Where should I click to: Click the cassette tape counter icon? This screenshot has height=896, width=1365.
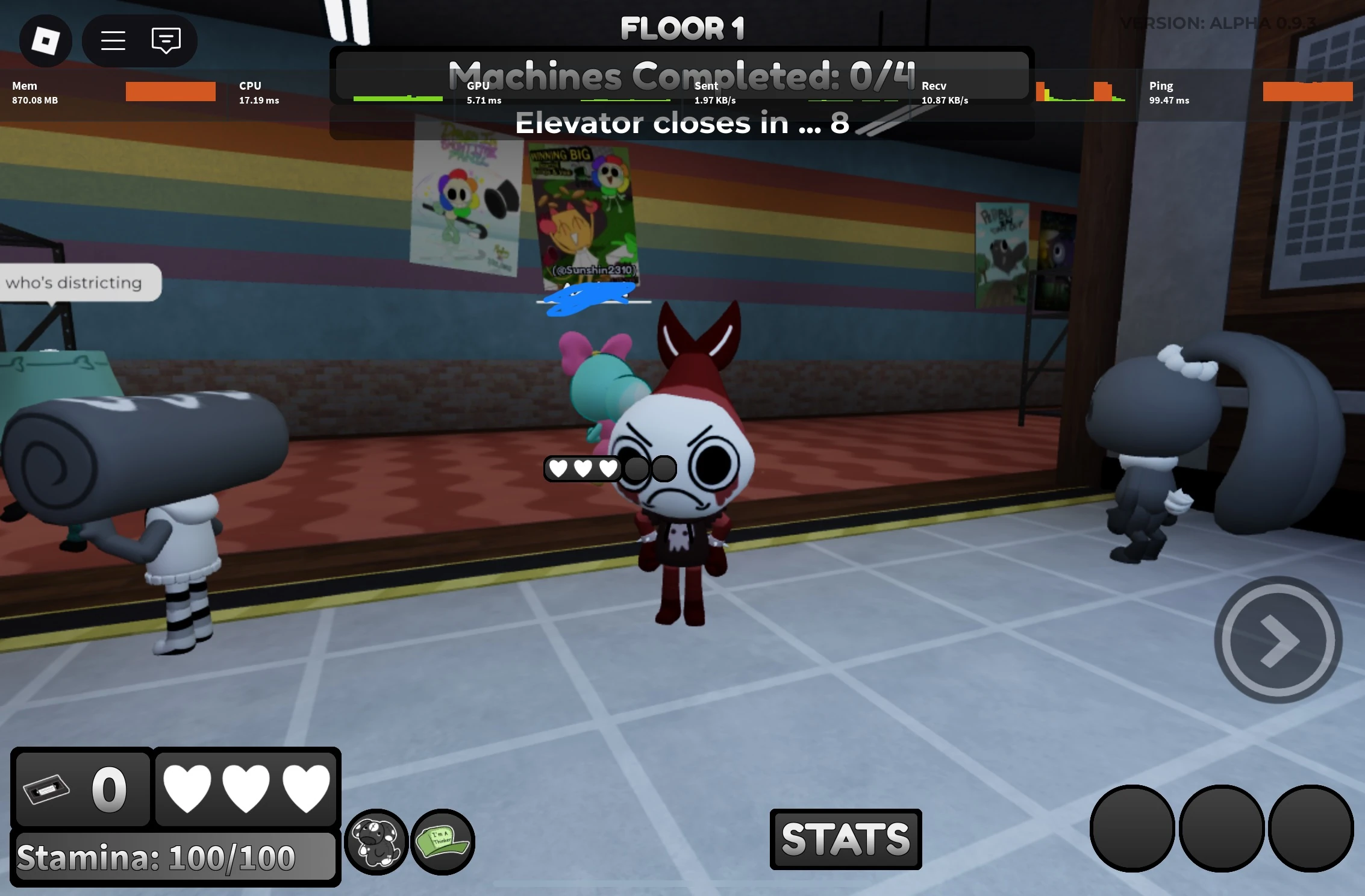click(x=47, y=790)
